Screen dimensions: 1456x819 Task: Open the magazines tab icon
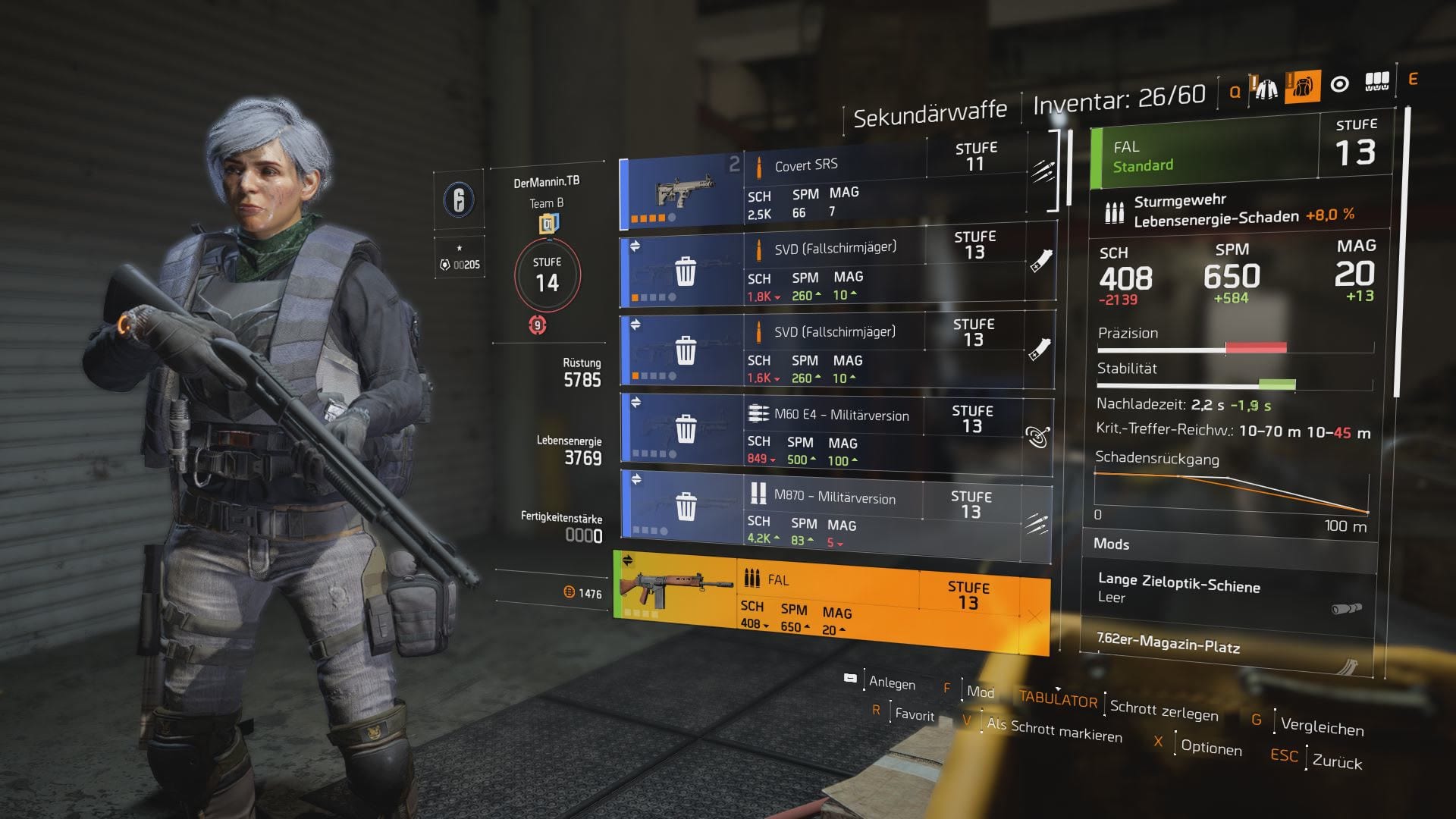tap(1376, 82)
